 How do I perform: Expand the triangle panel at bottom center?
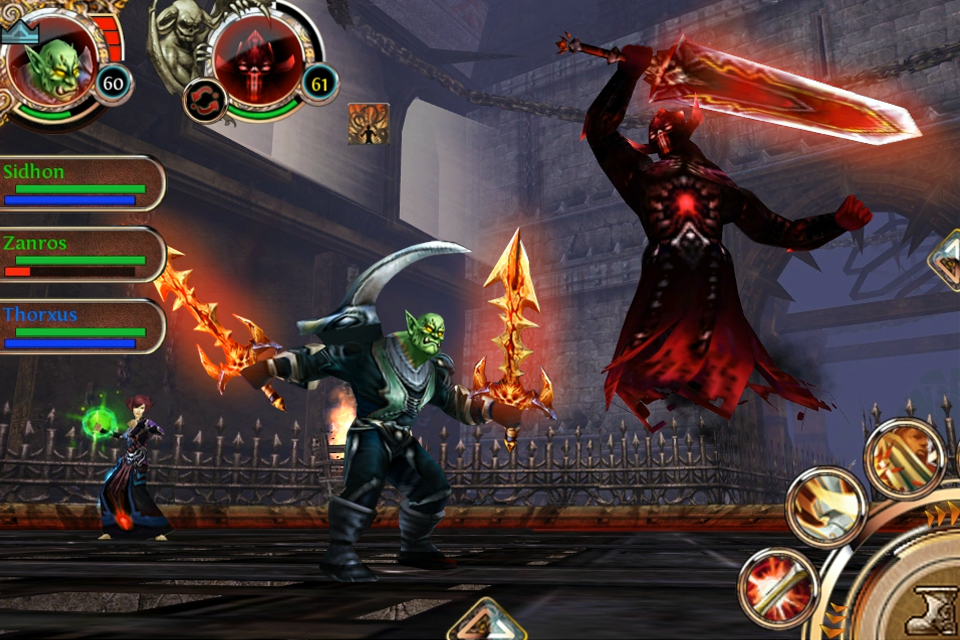pyautogui.click(x=487, y=622)
